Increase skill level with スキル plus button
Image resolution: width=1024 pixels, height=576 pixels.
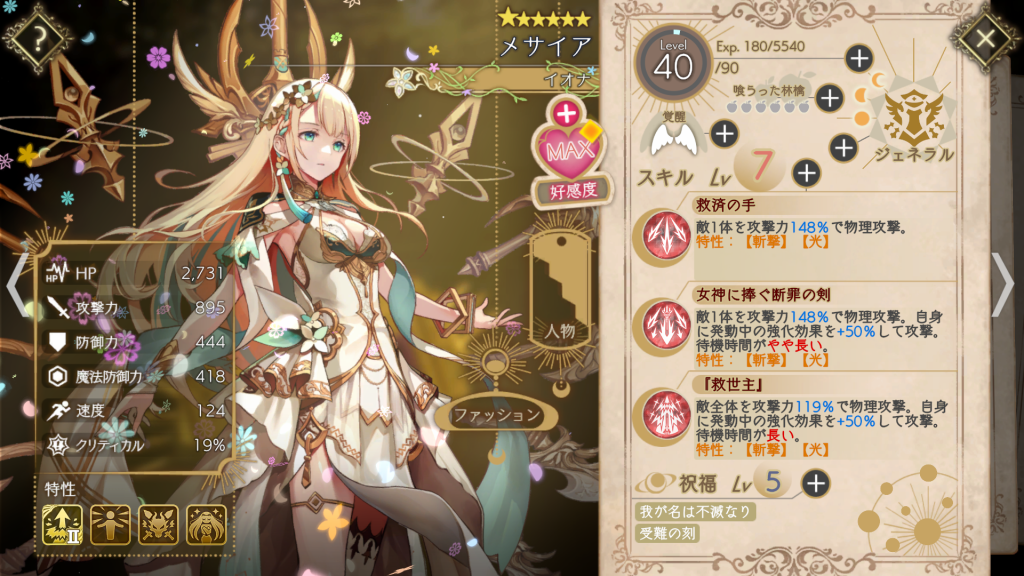click(x=806, y=173)
